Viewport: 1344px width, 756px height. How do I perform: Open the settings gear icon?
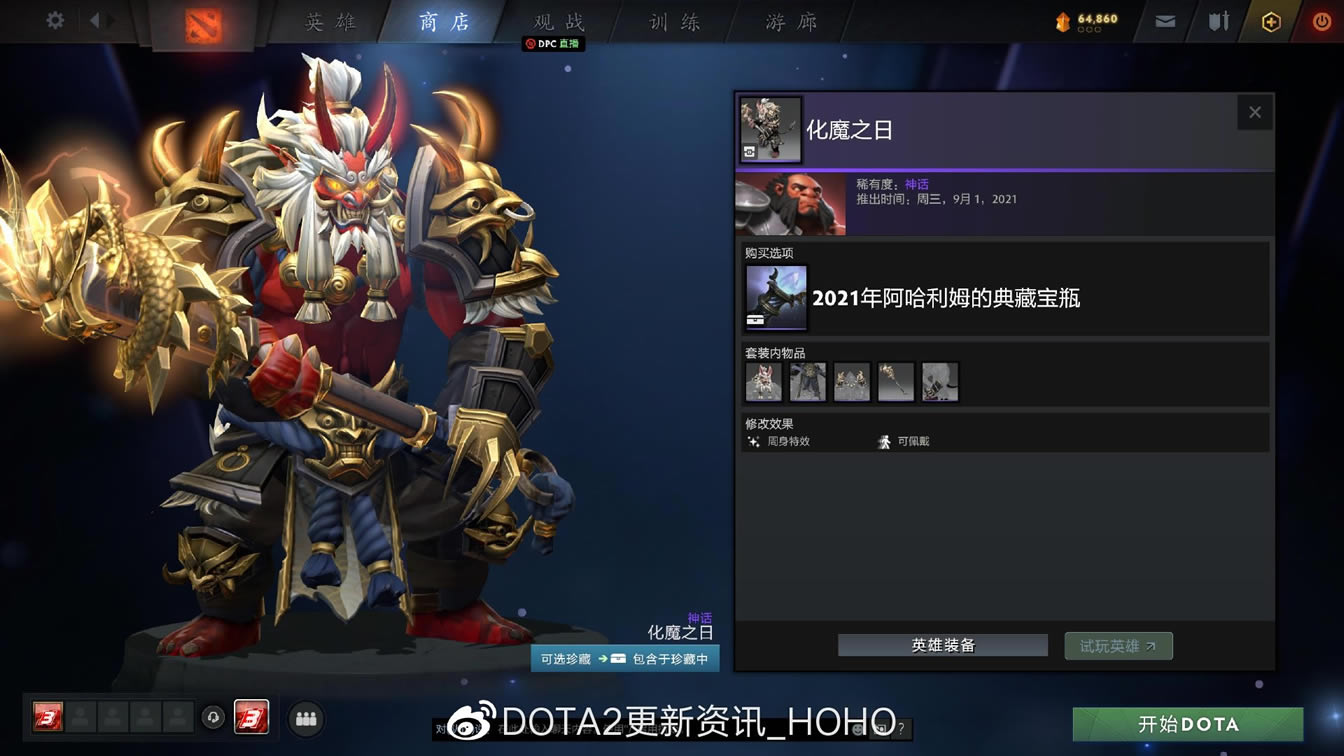[x=54, y=18]
